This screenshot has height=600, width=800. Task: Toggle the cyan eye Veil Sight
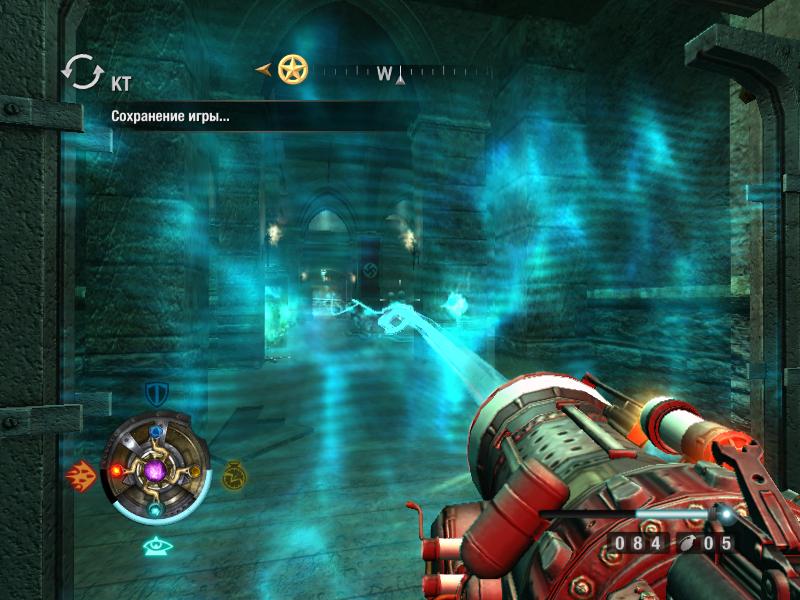pyautogui.click(x=155, y=545)
